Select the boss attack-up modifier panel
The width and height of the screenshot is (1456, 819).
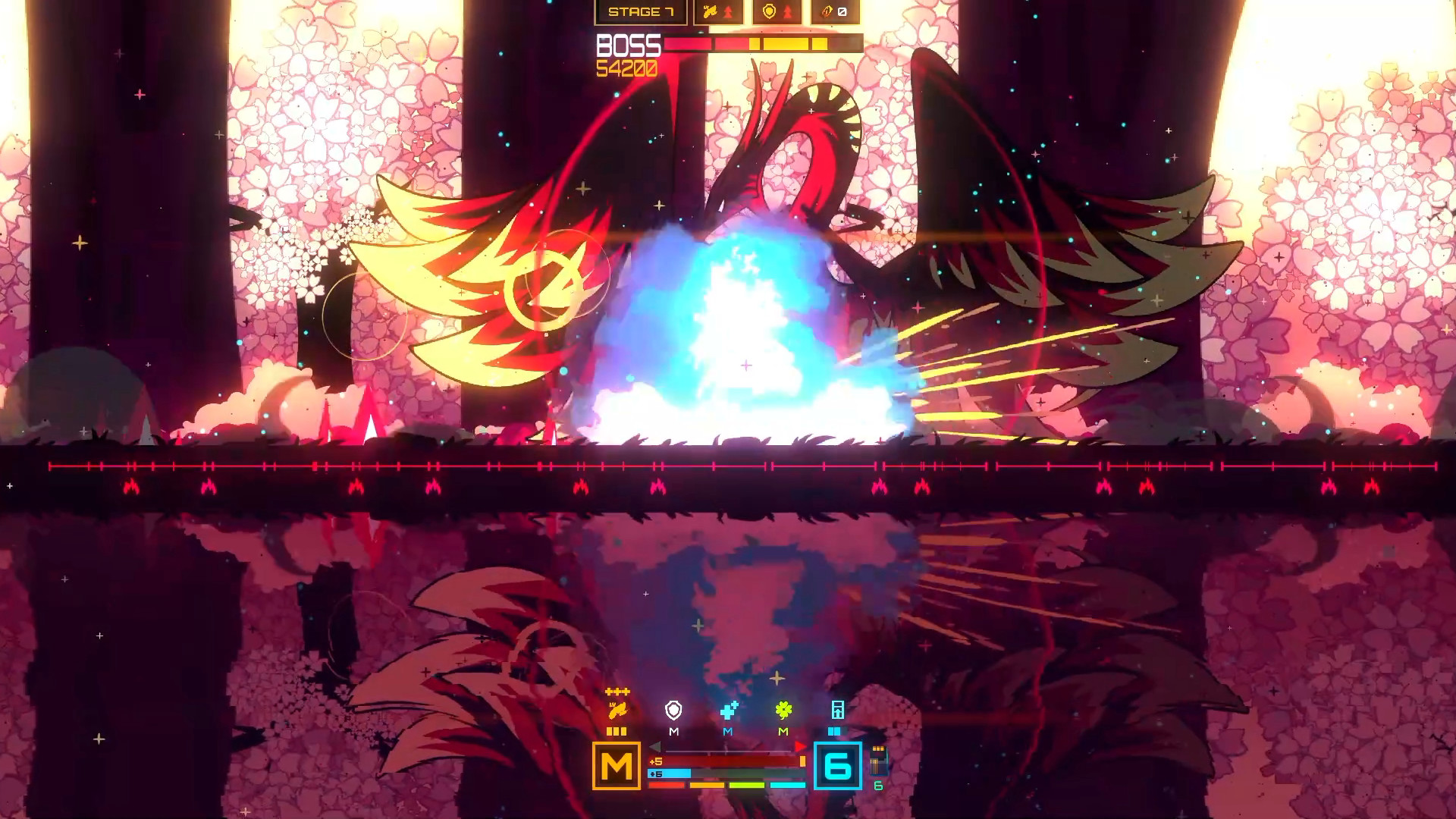717,12
